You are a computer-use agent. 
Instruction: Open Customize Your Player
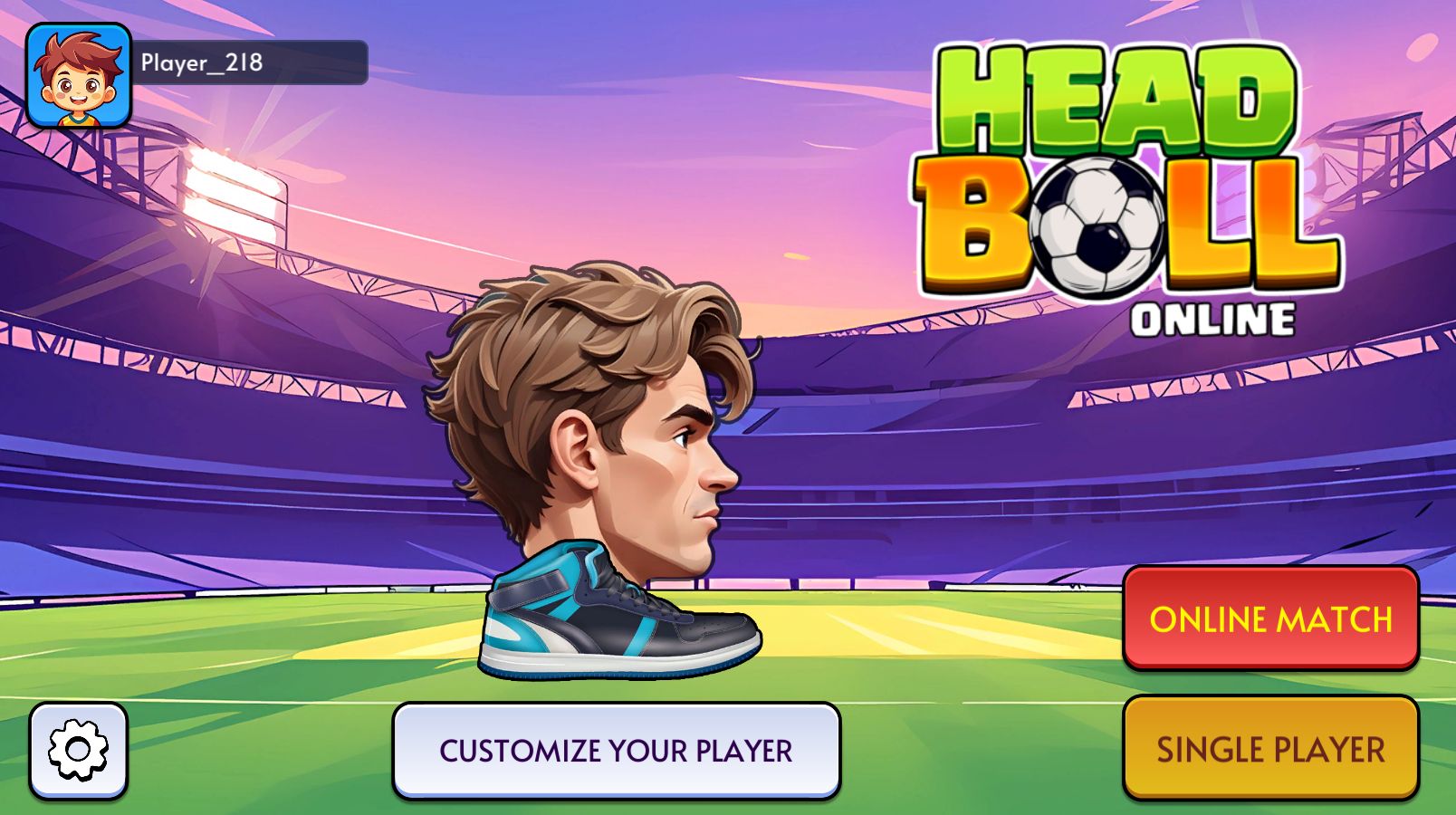(x=616, y=751)
